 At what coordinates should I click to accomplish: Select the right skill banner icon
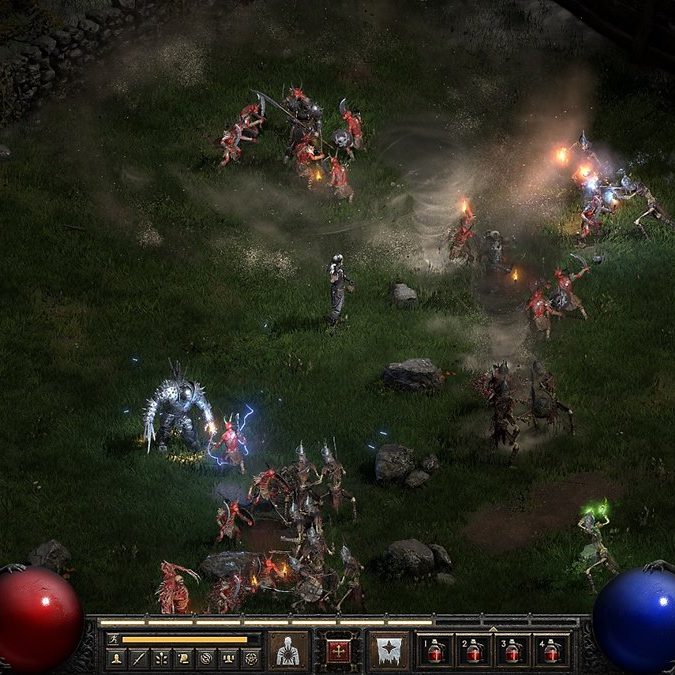(388, 650)
